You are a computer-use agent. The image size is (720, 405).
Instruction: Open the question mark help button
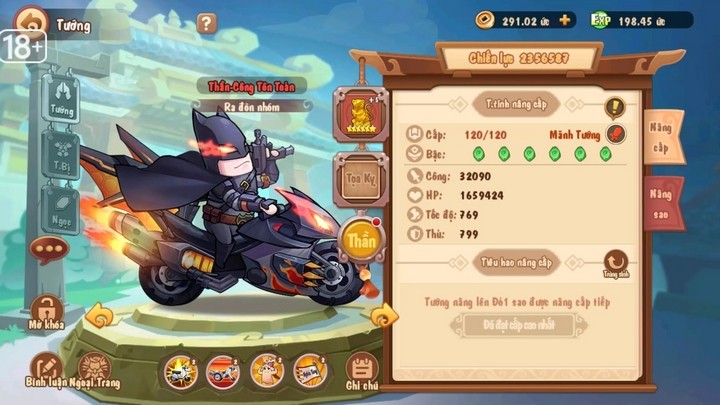click(207, 23)
